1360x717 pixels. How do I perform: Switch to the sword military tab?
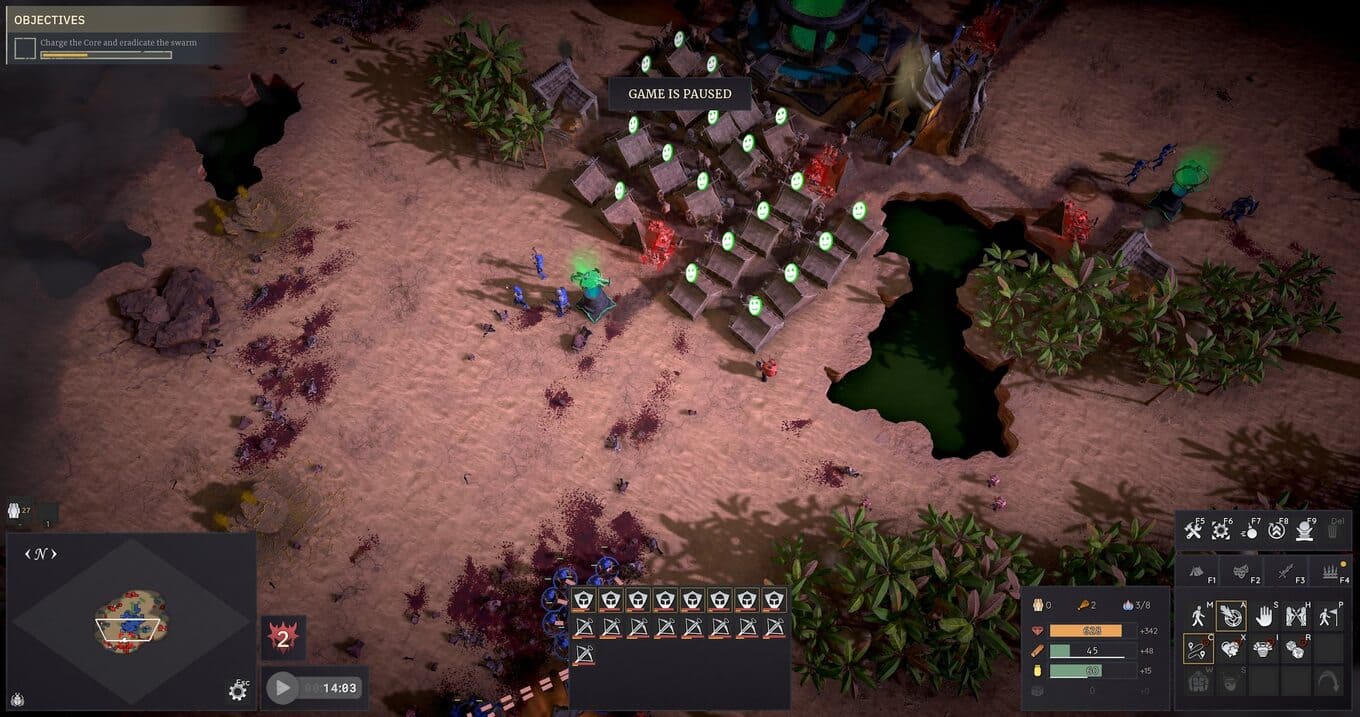click(x=1284, y=571)
